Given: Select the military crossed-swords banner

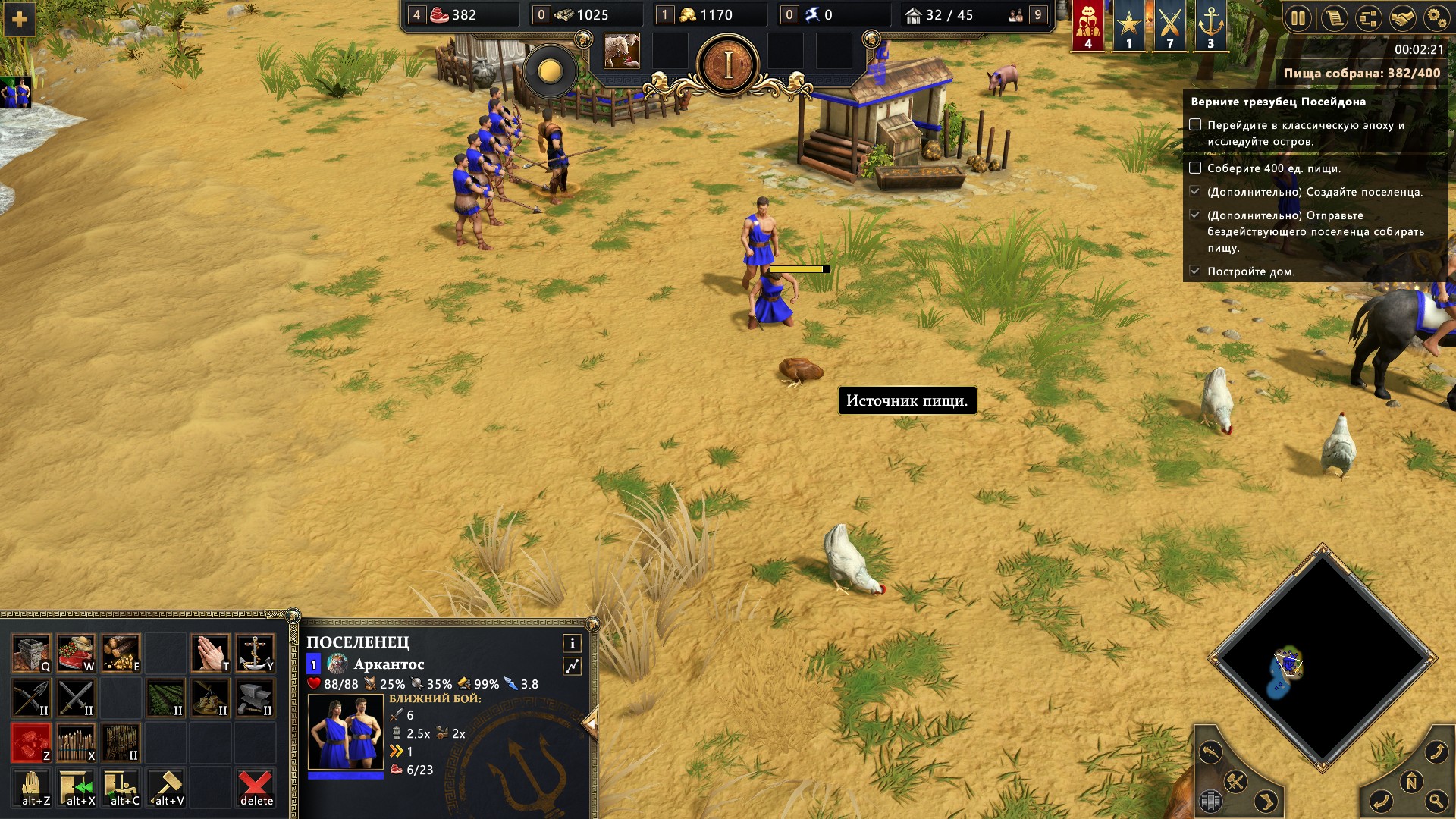Looking at the screenshot, I should pos(1169,25).
